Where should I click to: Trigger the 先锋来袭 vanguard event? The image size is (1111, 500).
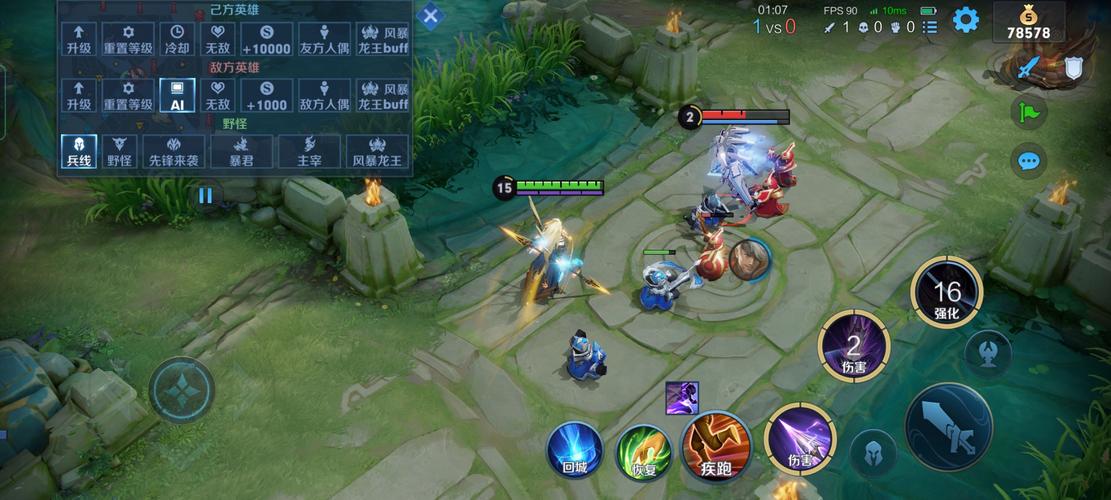[x=173, y=151]
